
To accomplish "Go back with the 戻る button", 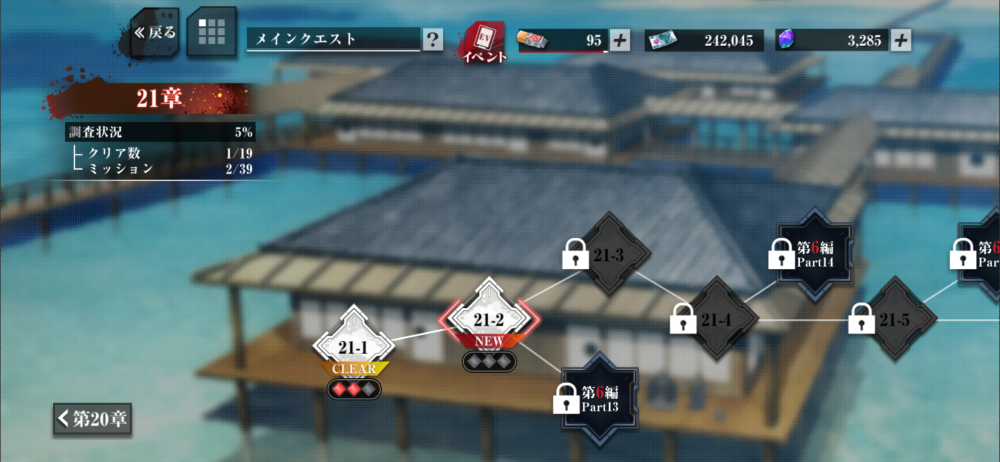I will [155, 32].
